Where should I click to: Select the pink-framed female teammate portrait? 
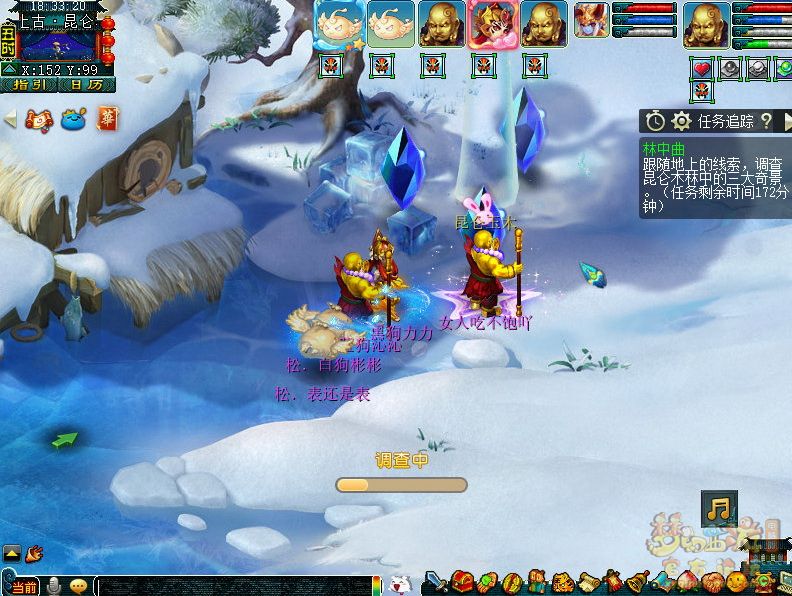(x=494, y=24)
